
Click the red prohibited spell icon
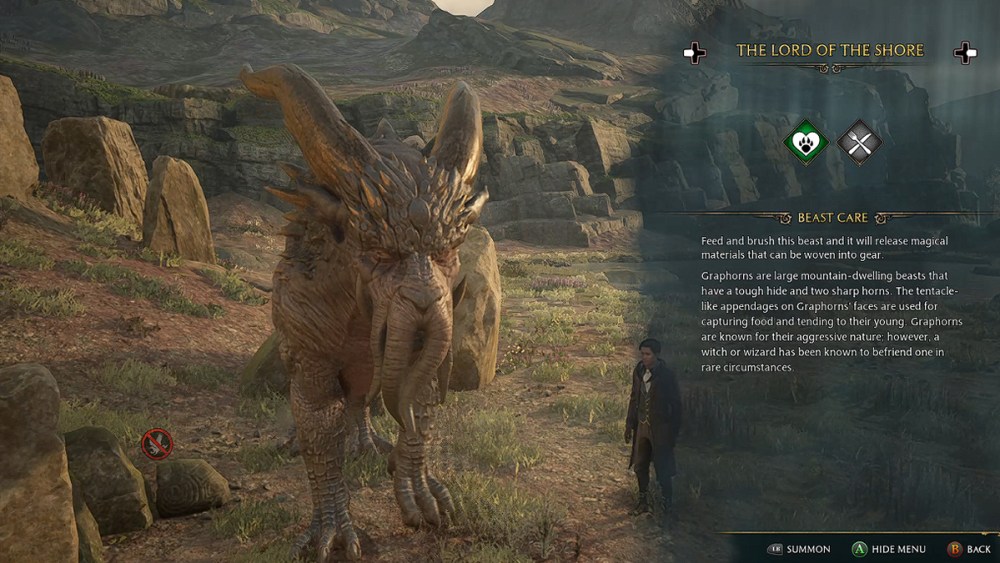tap(156, 443)
